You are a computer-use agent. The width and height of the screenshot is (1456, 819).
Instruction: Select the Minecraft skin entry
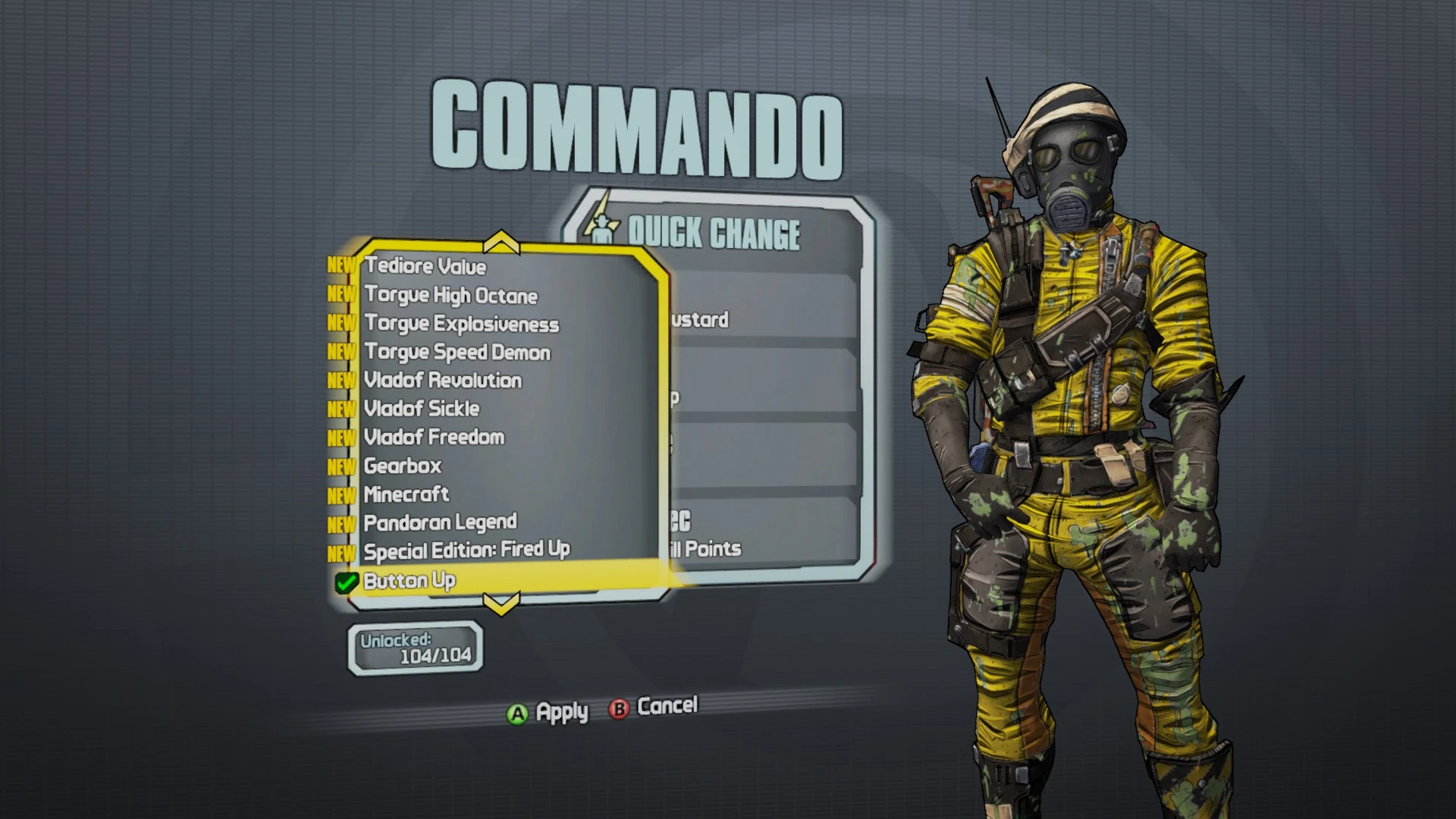coord(406,494)
